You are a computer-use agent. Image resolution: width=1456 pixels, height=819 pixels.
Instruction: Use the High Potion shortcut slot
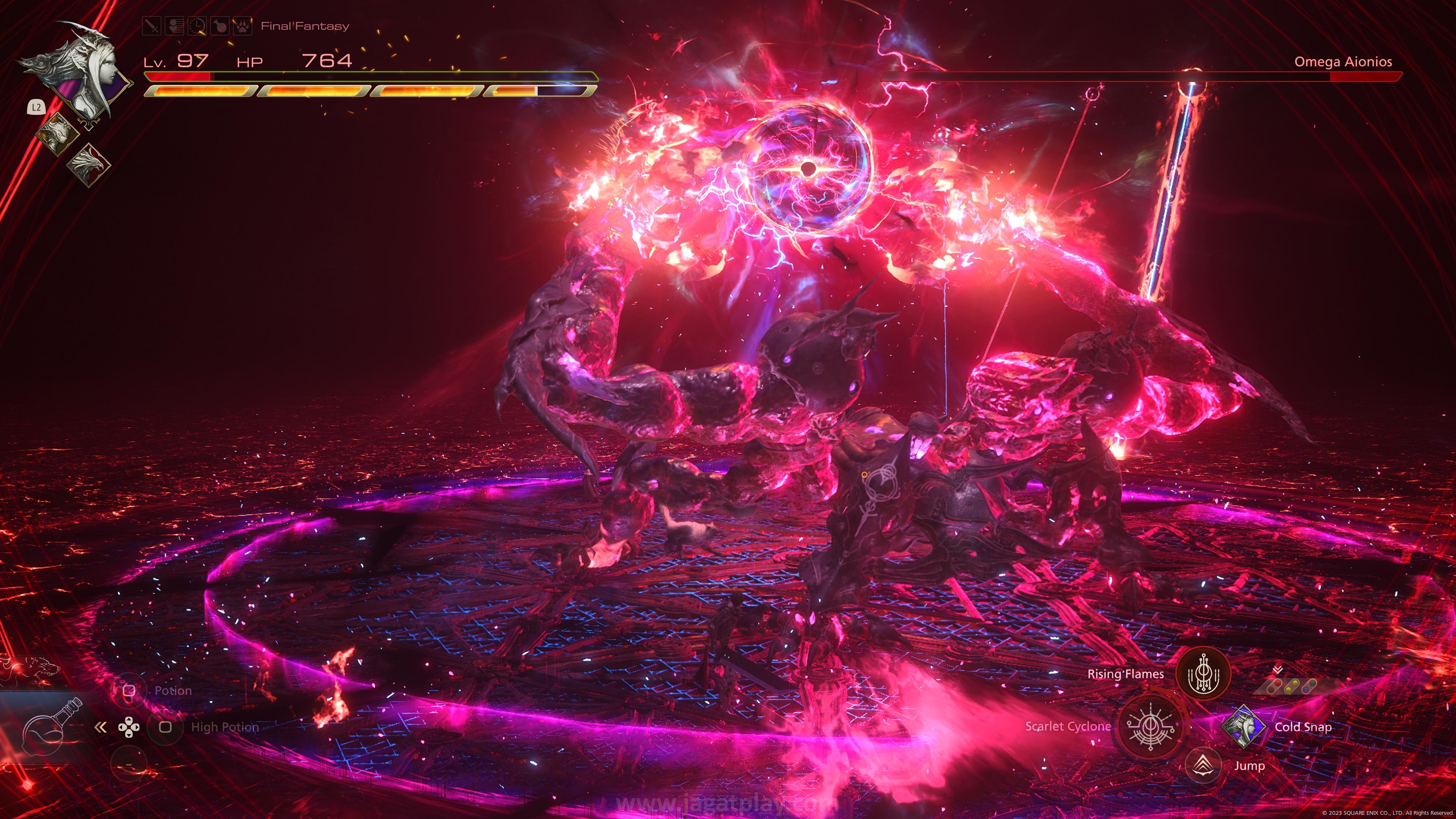[165, 727]
